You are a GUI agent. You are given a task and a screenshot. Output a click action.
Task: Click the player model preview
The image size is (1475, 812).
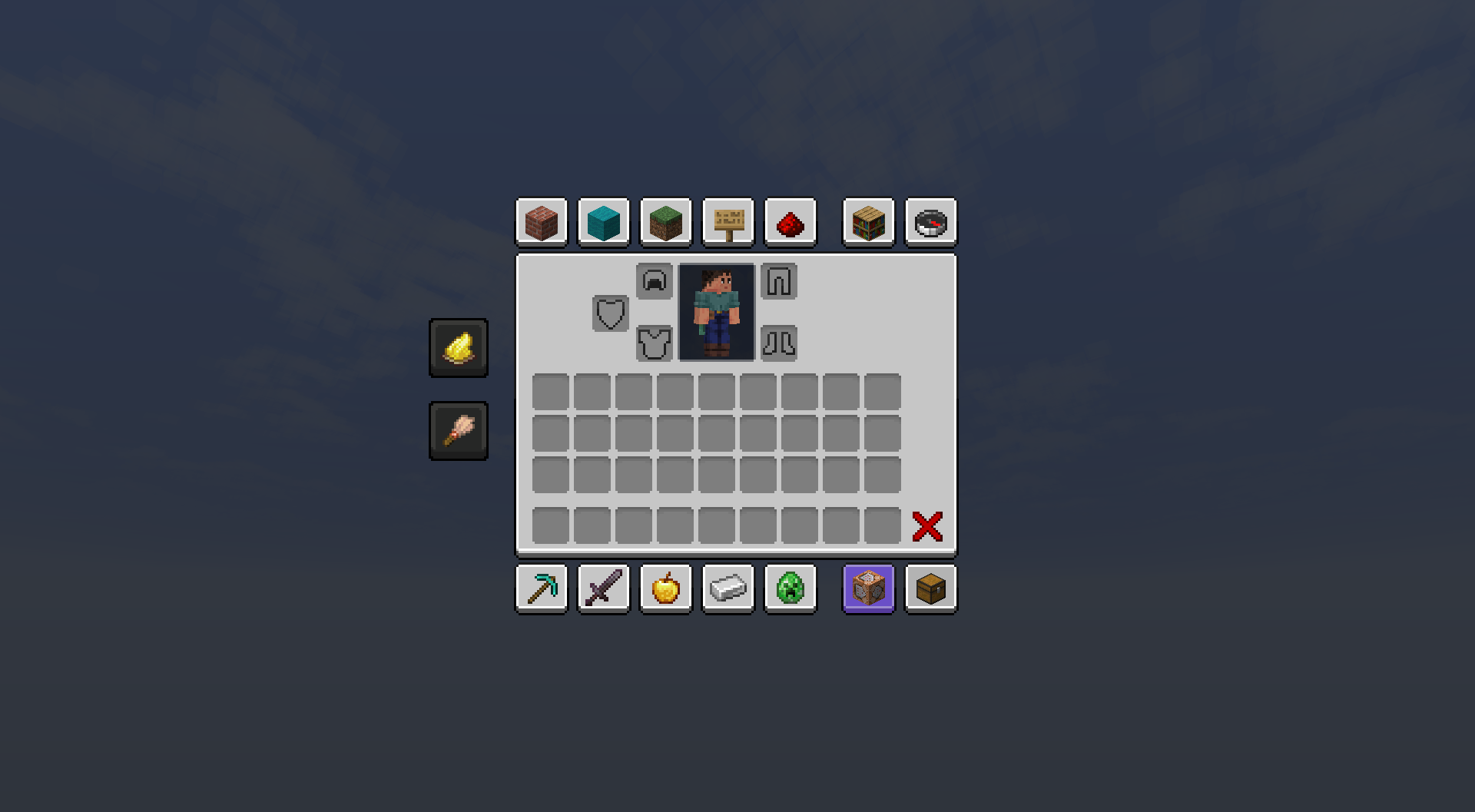[716, 312]
